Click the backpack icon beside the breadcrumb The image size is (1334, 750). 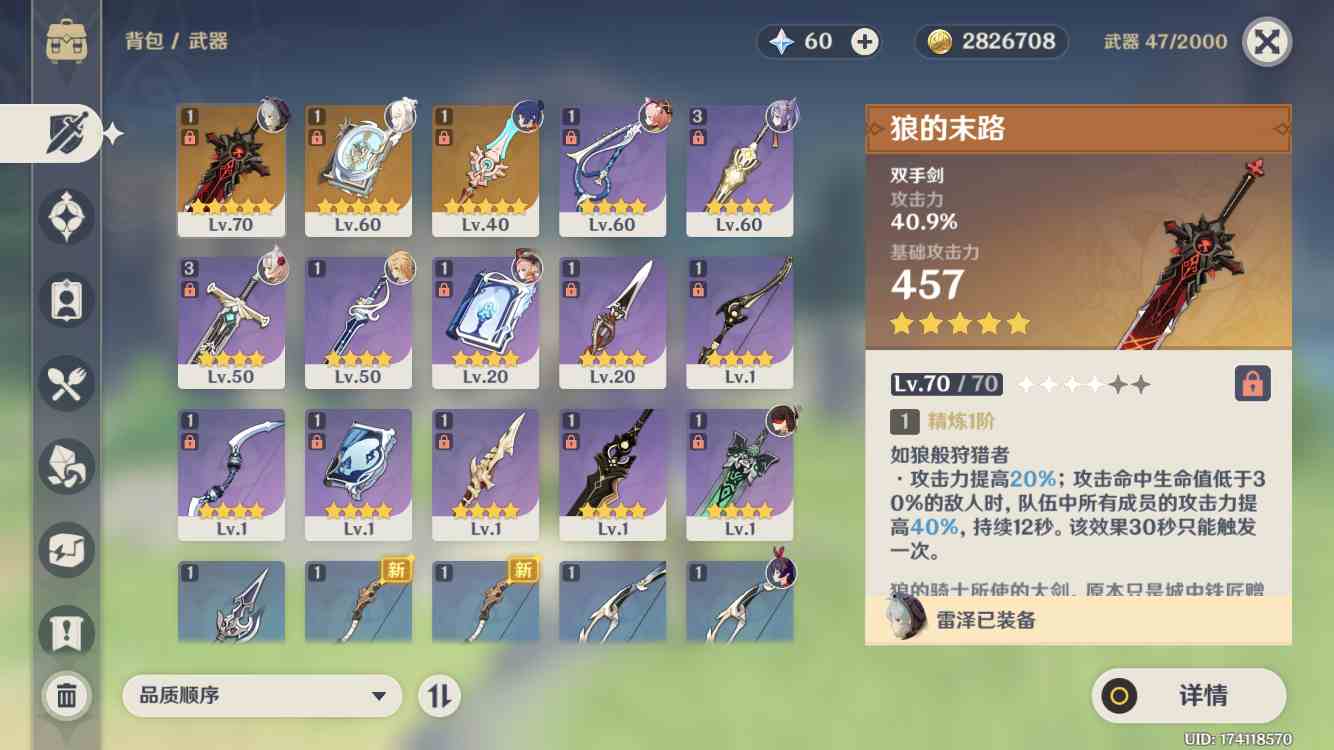coord(65,40)
